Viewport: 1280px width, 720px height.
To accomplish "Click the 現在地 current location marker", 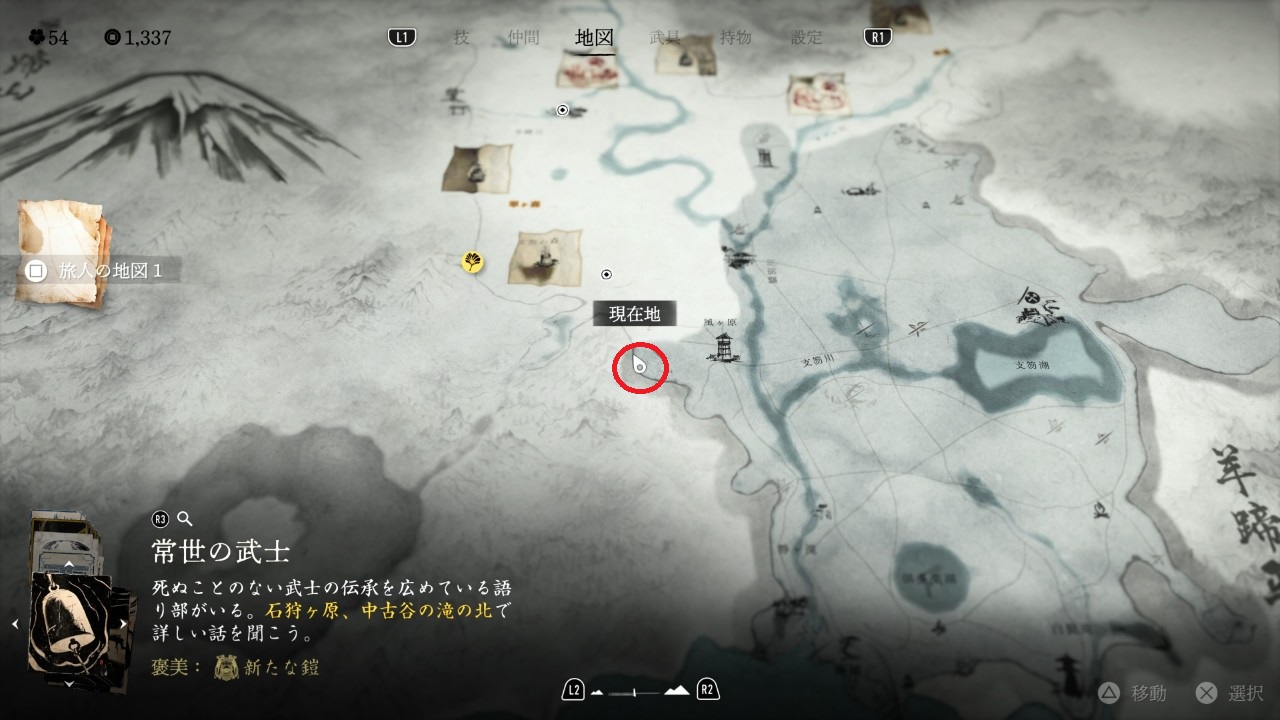I will (639, 368).
